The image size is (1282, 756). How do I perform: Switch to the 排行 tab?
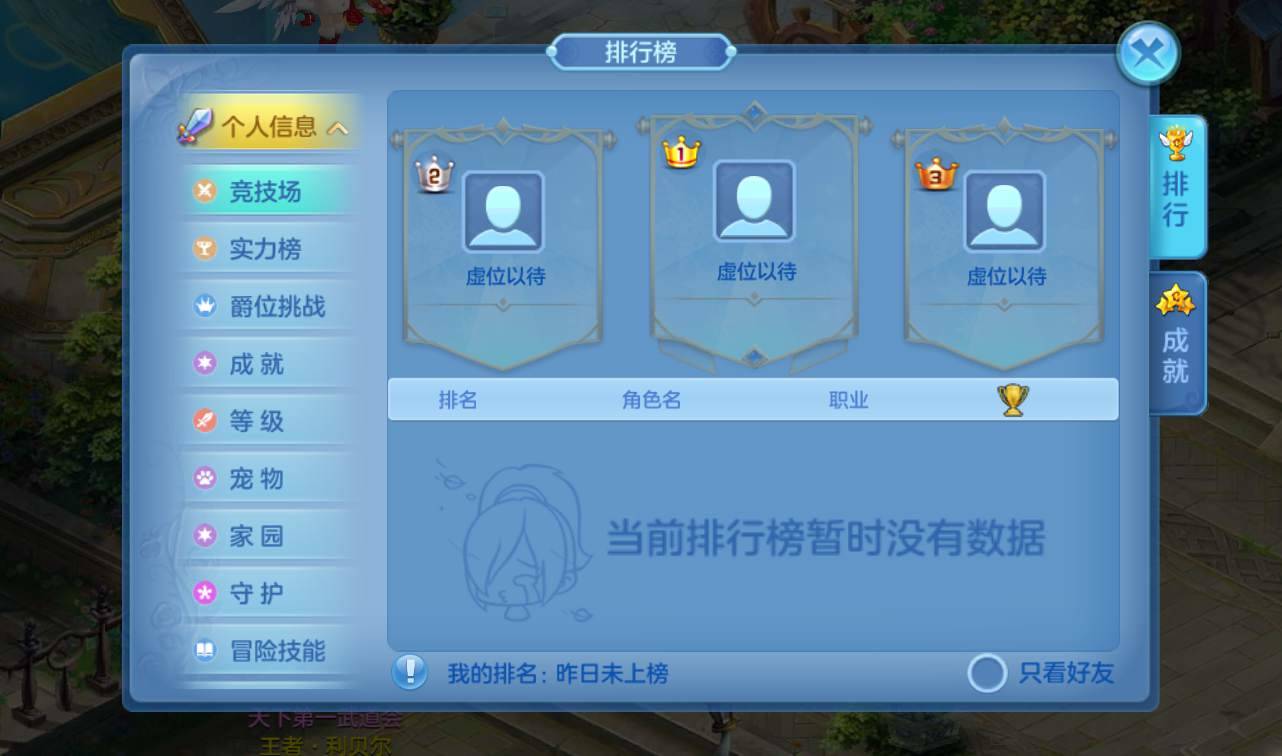coord(1174,190)
